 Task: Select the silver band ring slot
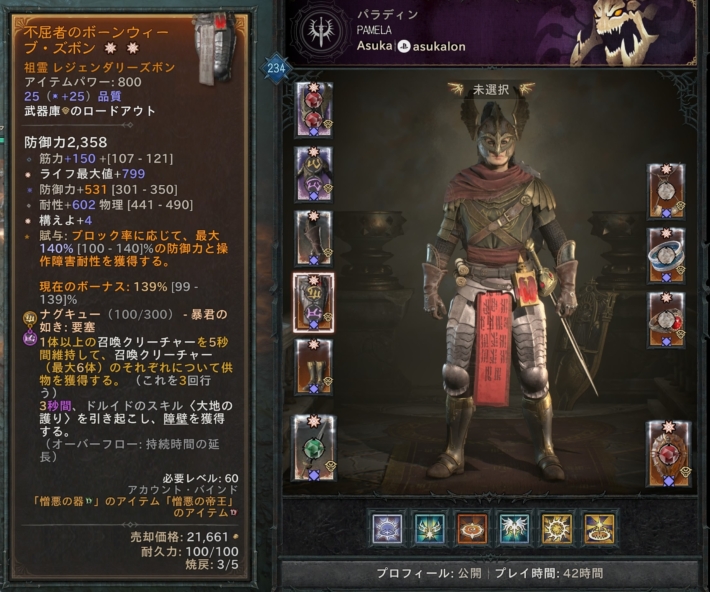point(666,254)
